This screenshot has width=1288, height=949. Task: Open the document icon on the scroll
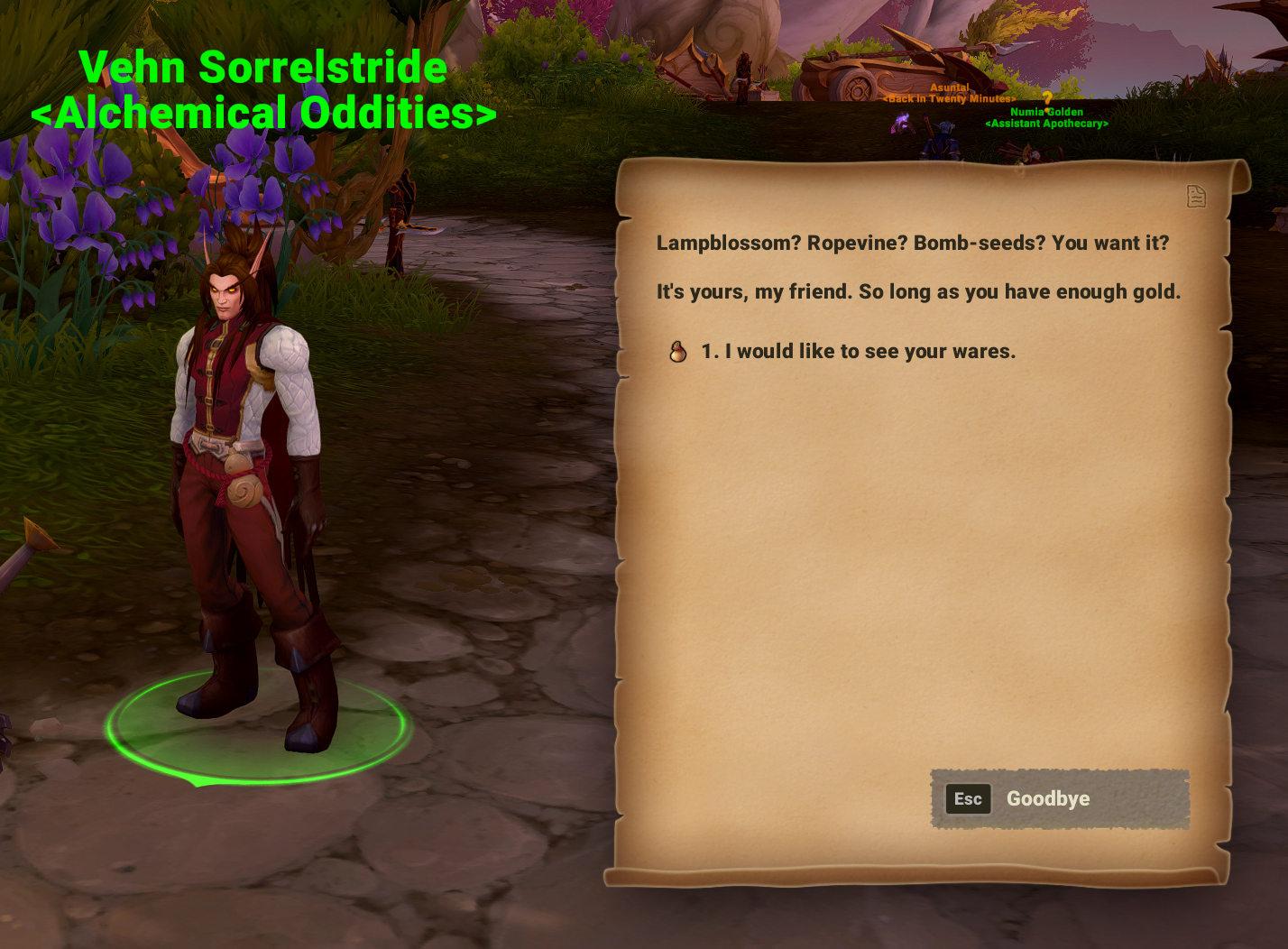pos(1196,196)
